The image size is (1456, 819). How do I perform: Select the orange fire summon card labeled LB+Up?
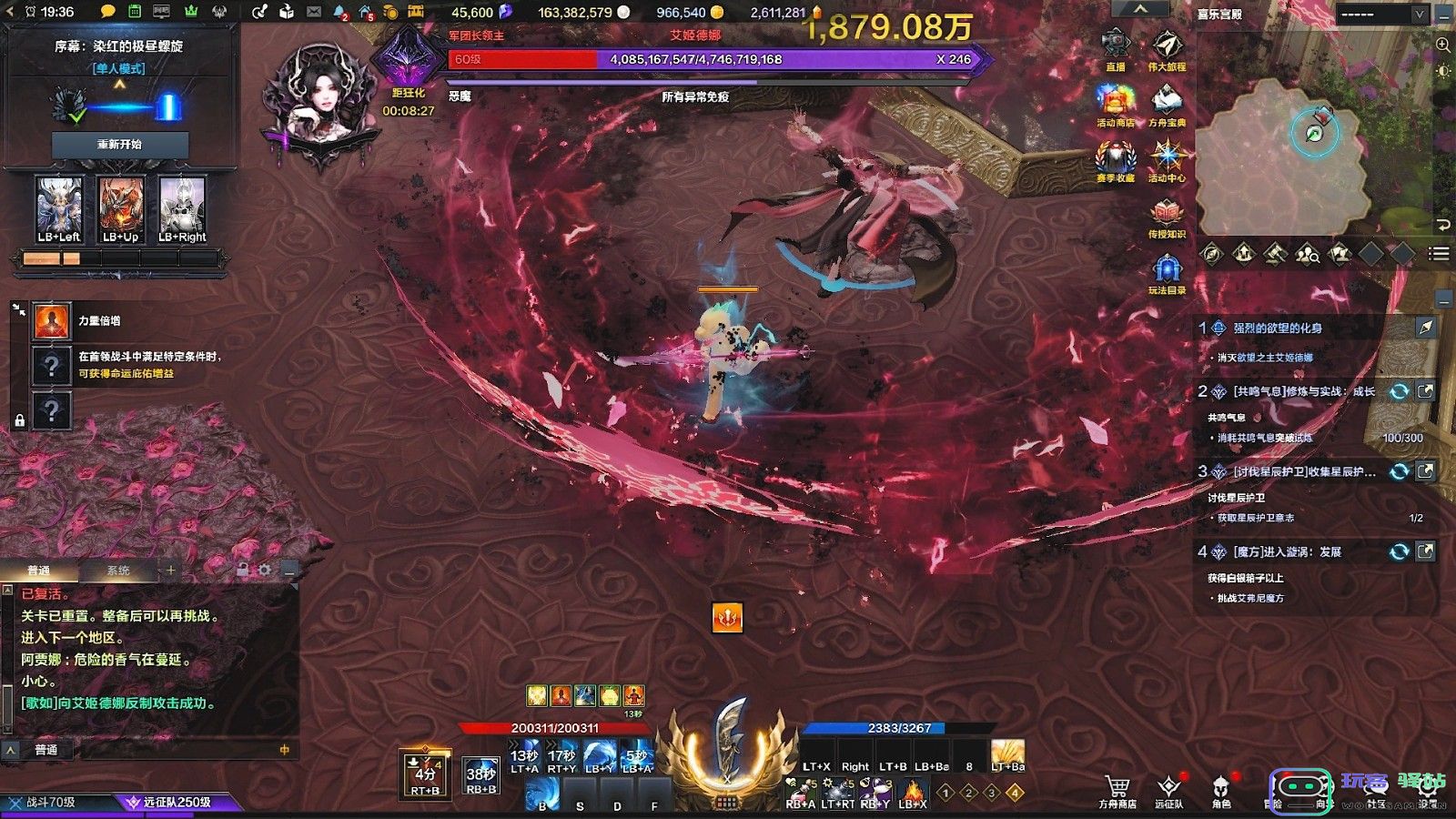point(120,210)
